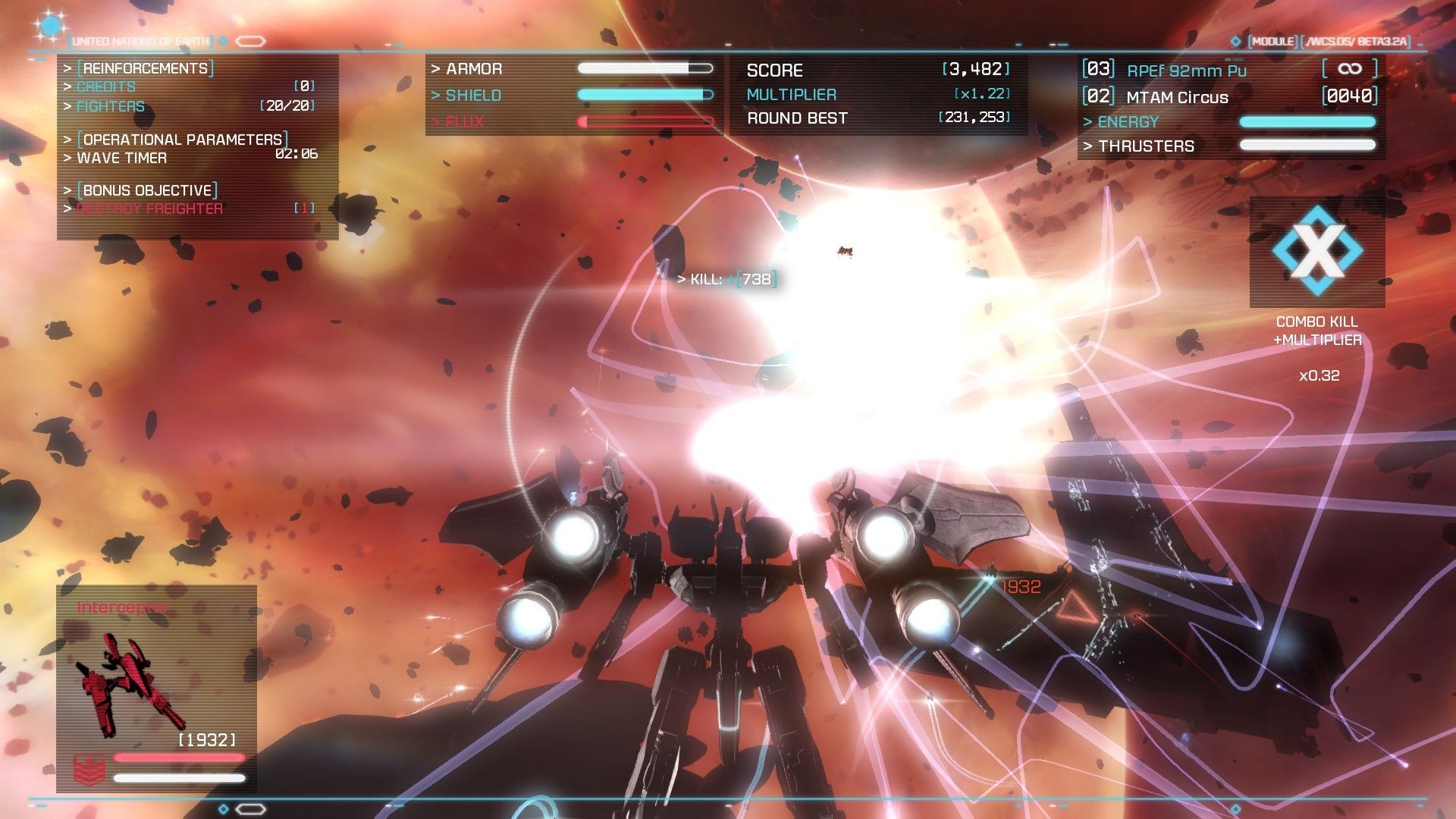Select the RPEF 92mm Pu weapon slot

pos(1186,71)
